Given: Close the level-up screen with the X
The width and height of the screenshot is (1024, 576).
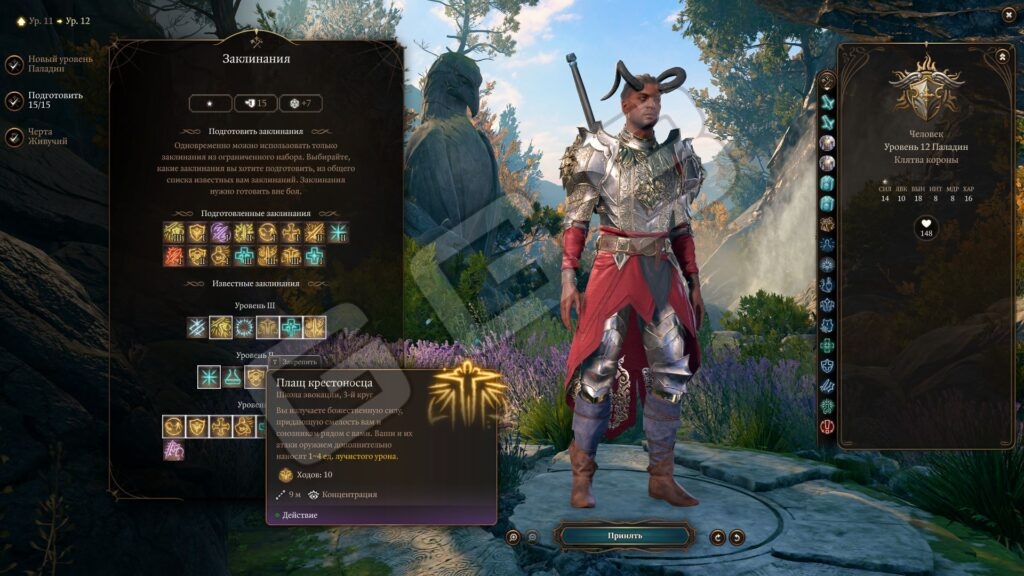Looking at the screenshot, I should click(x=1008, y=14).
